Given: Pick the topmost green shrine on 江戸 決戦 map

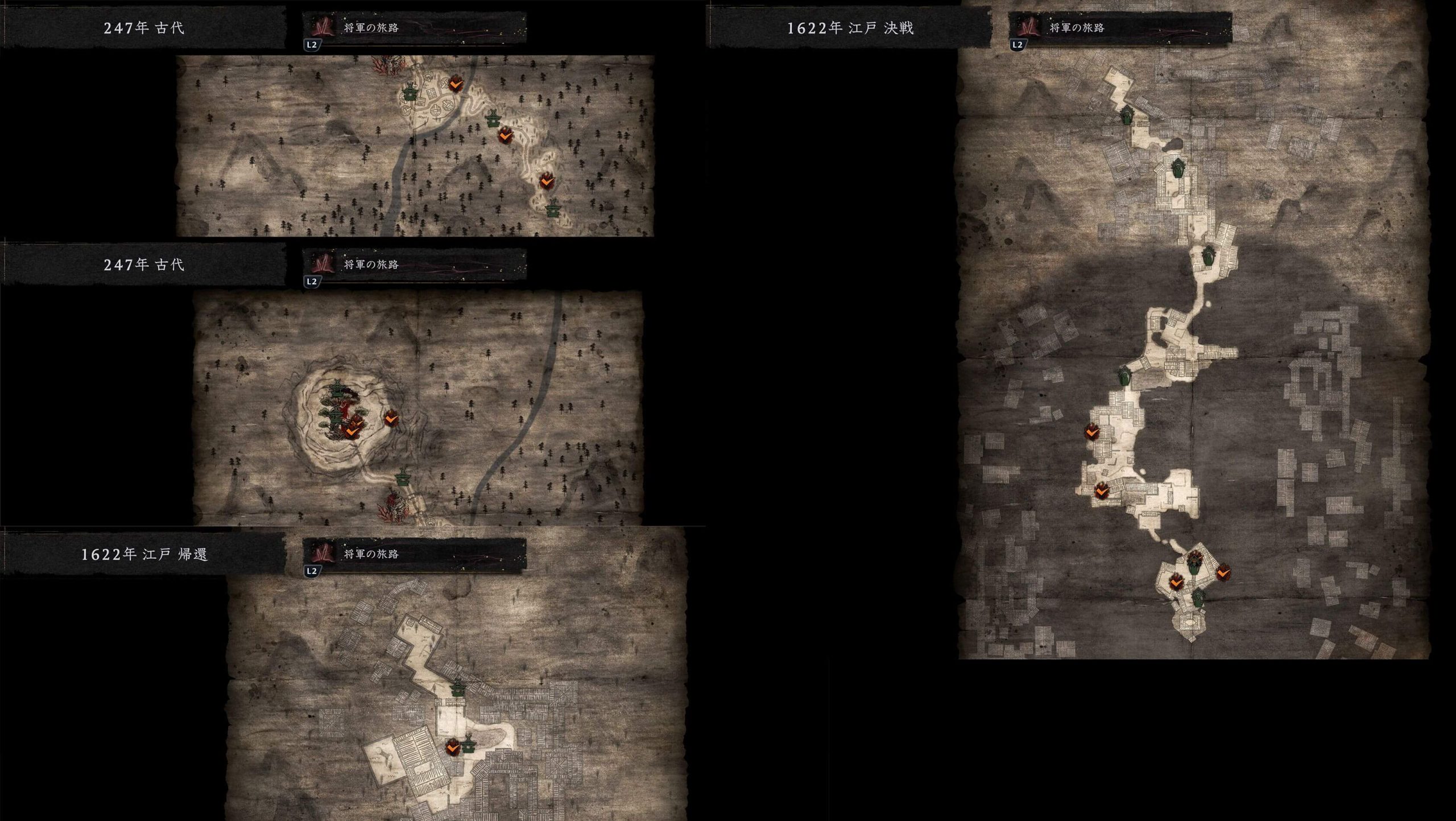Looking at the screenshot, I should click(x=1126, y=115).
